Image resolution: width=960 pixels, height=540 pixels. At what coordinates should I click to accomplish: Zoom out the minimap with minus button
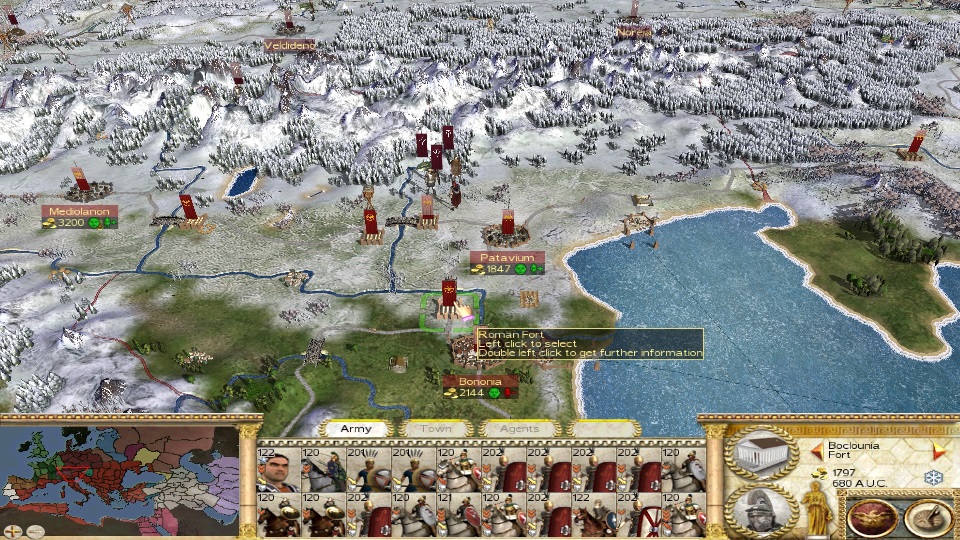(x=35, y=531)
